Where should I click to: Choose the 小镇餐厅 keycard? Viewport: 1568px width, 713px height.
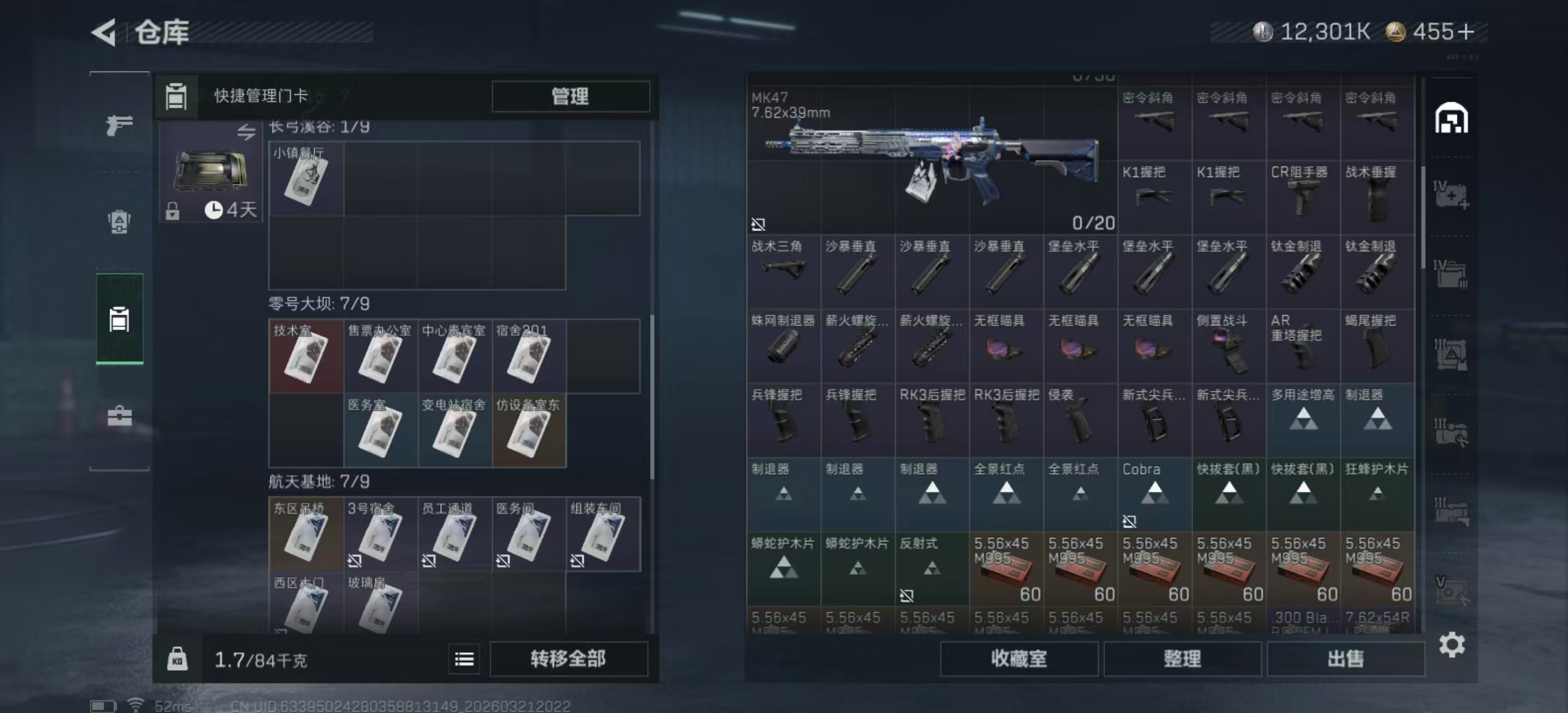click(306, 178)
